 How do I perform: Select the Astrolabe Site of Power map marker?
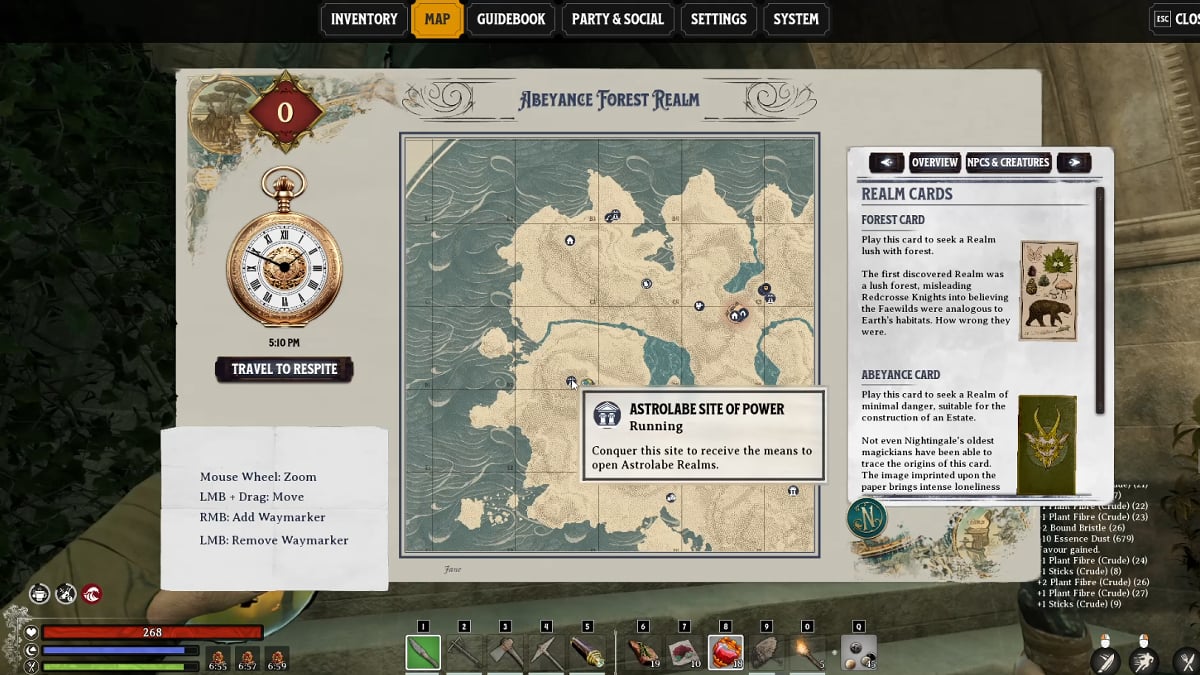571,382
